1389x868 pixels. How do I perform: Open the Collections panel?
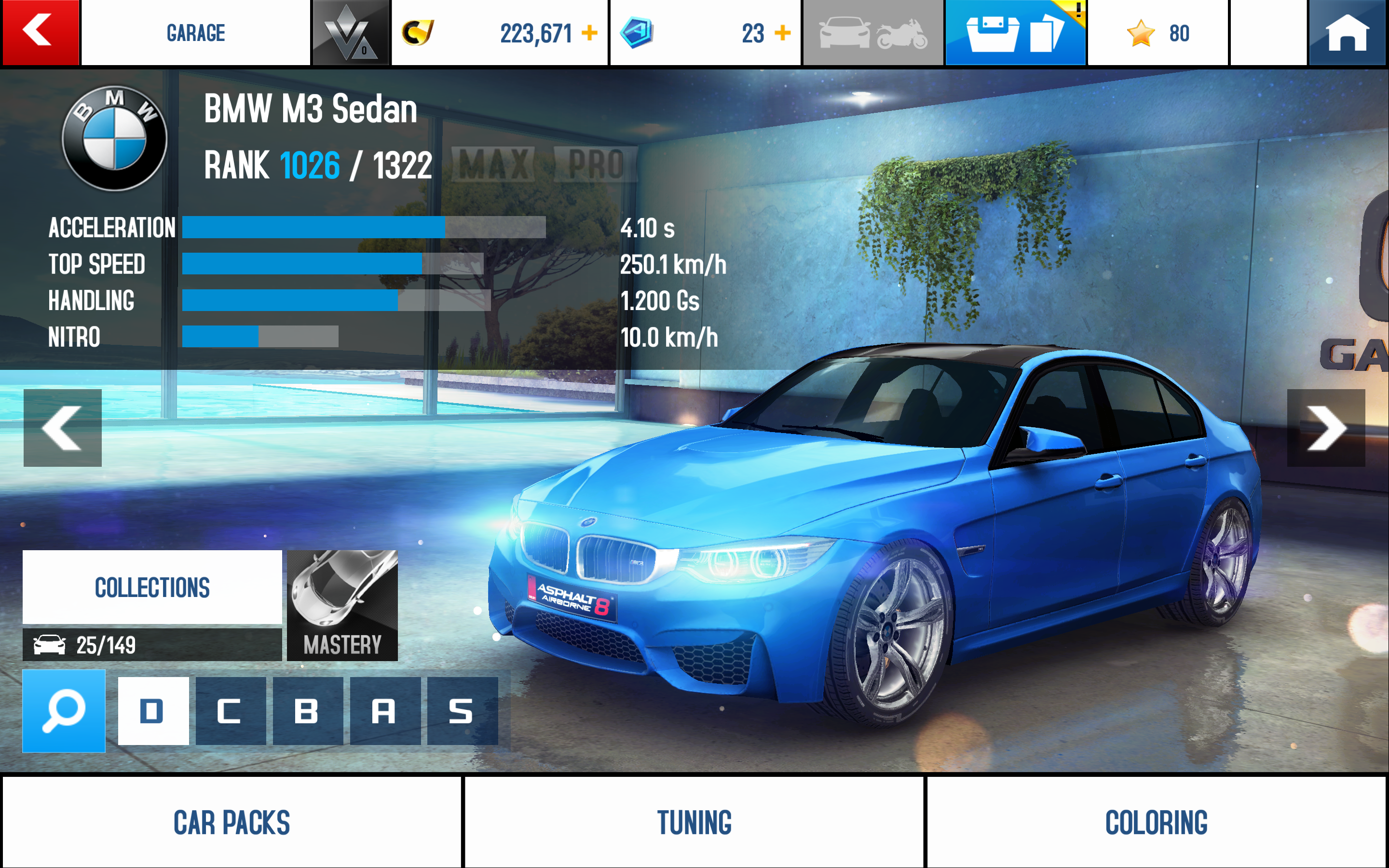click(x=152, y=587)
